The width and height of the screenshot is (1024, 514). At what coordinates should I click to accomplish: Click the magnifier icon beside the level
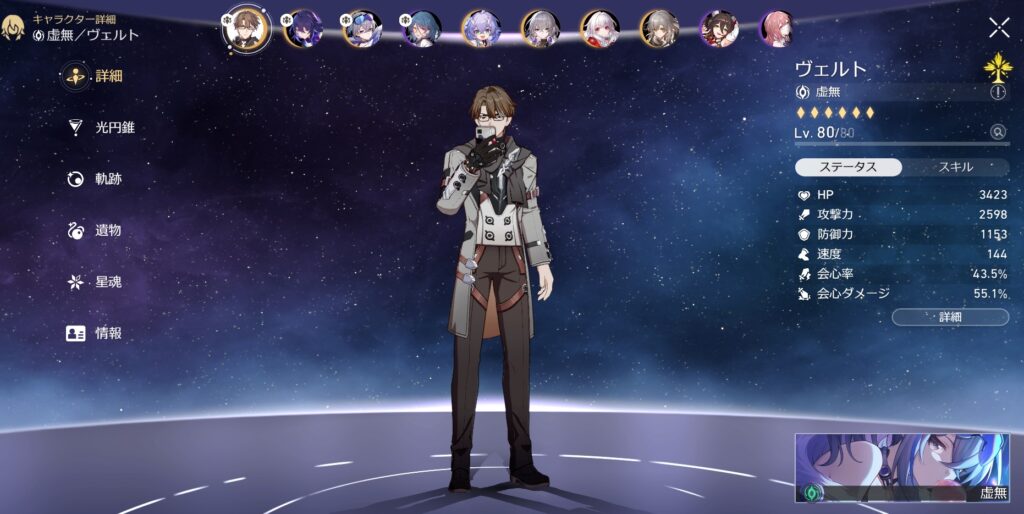coord(997,132)
